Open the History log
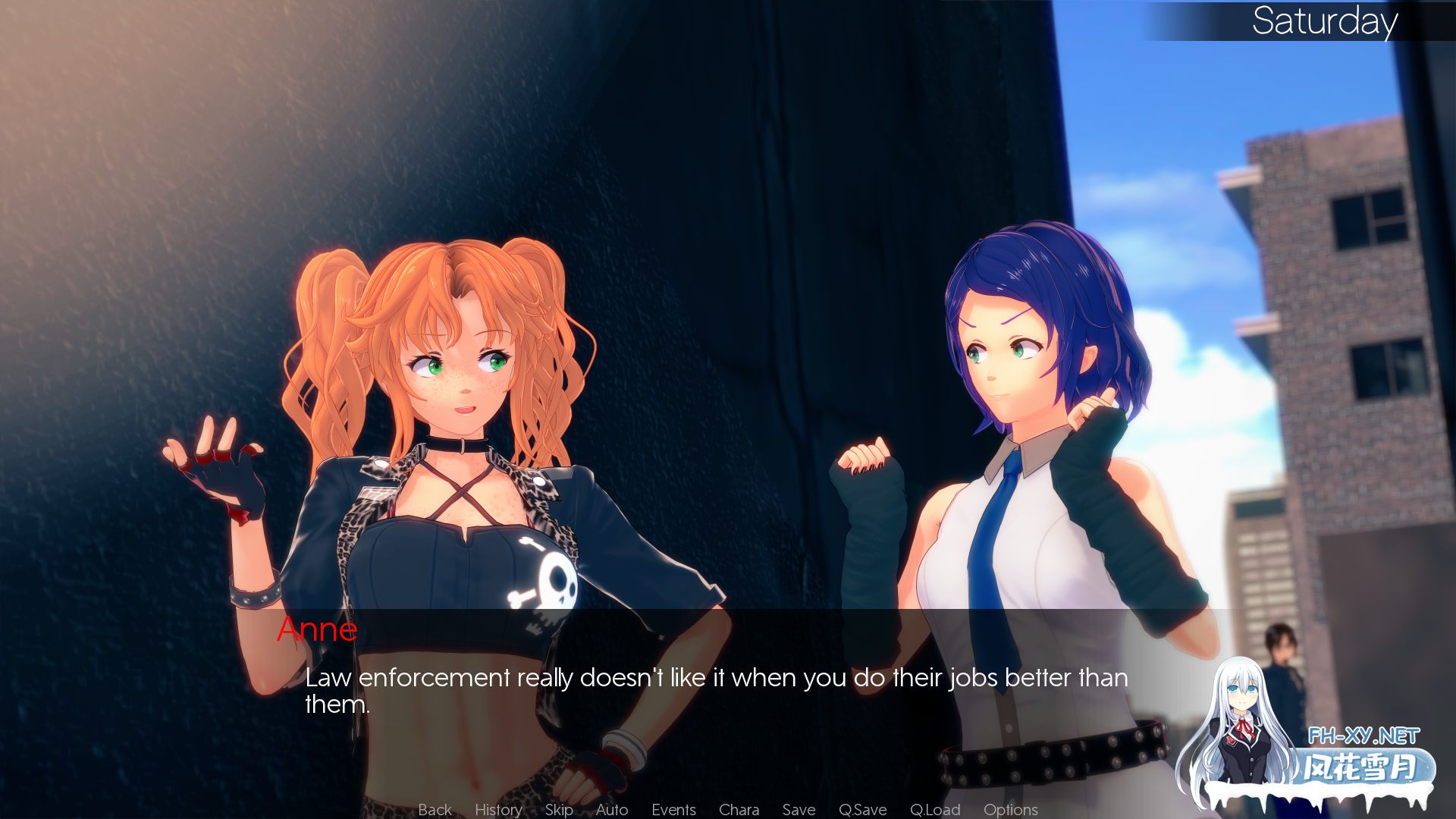1456x819 pixels. click(x=497, y=809)
